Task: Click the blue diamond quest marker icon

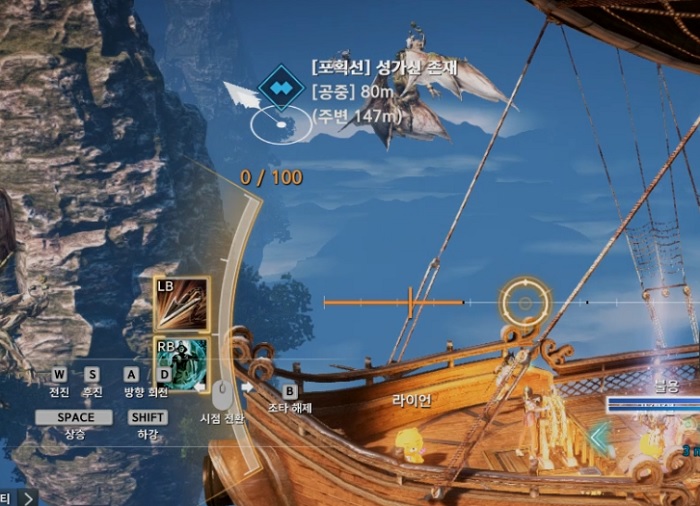Action: click(x=281, y=88)
